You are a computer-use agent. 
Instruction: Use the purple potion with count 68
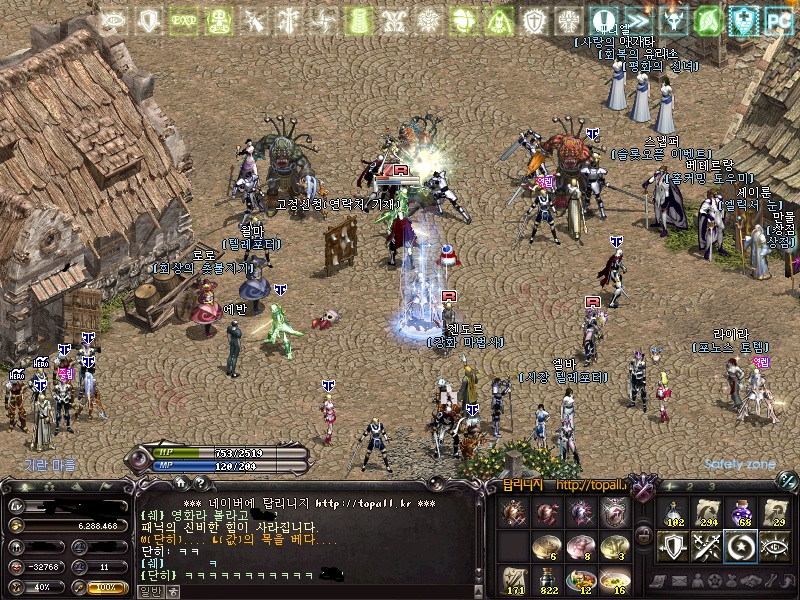tap(742, 512)
